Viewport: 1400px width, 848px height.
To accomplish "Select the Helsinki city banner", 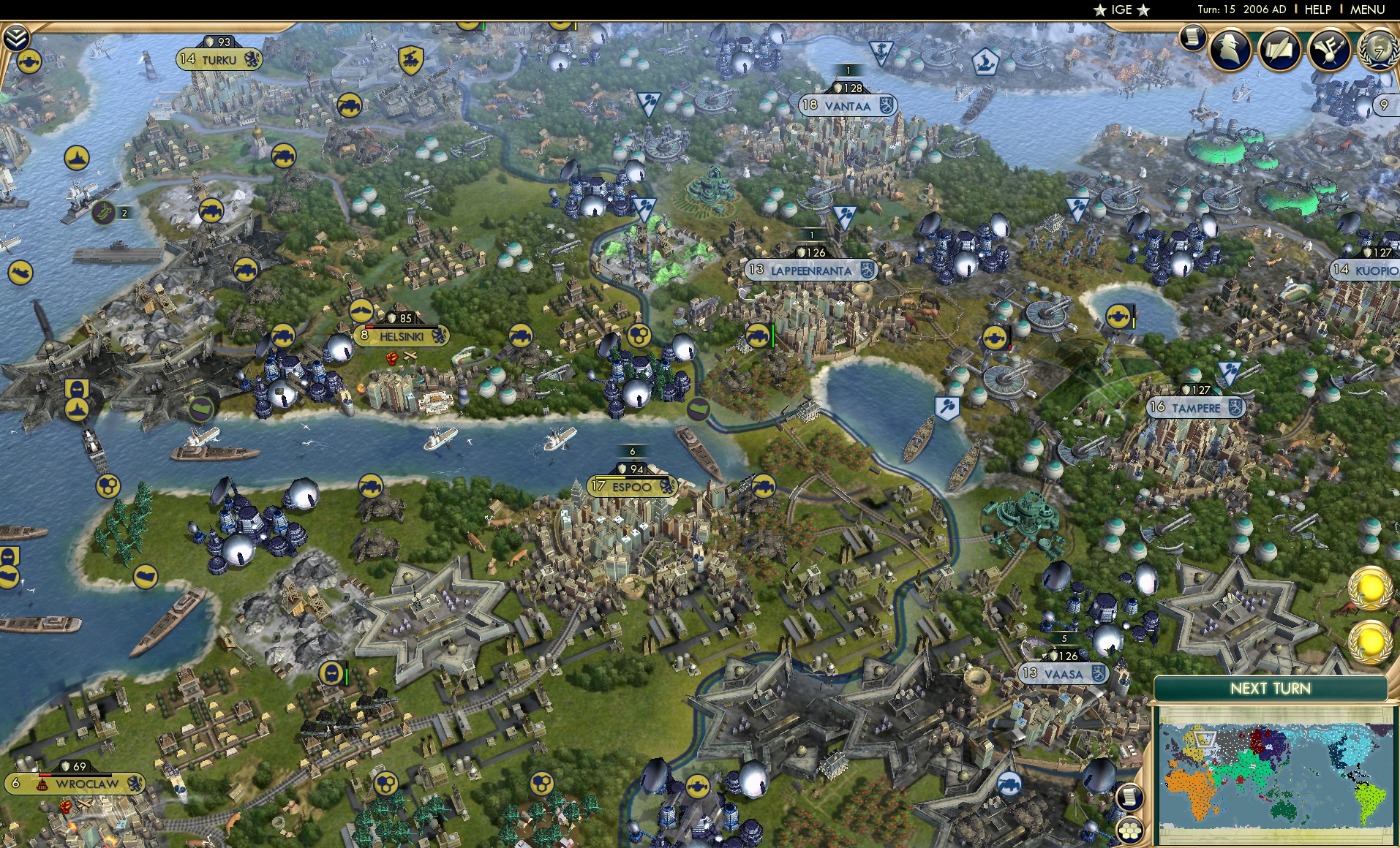I will [x=402, y=336].
